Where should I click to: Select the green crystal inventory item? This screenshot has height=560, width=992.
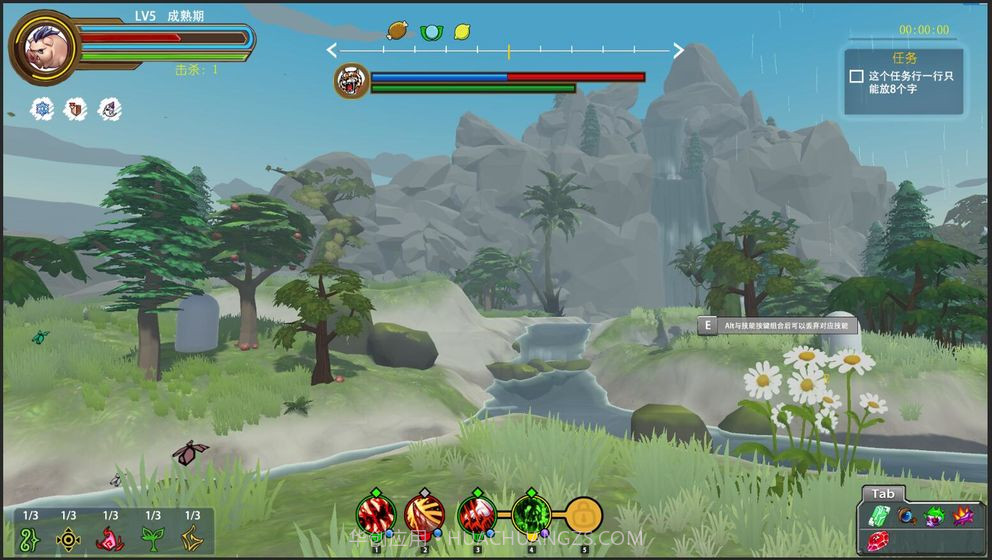879,516
